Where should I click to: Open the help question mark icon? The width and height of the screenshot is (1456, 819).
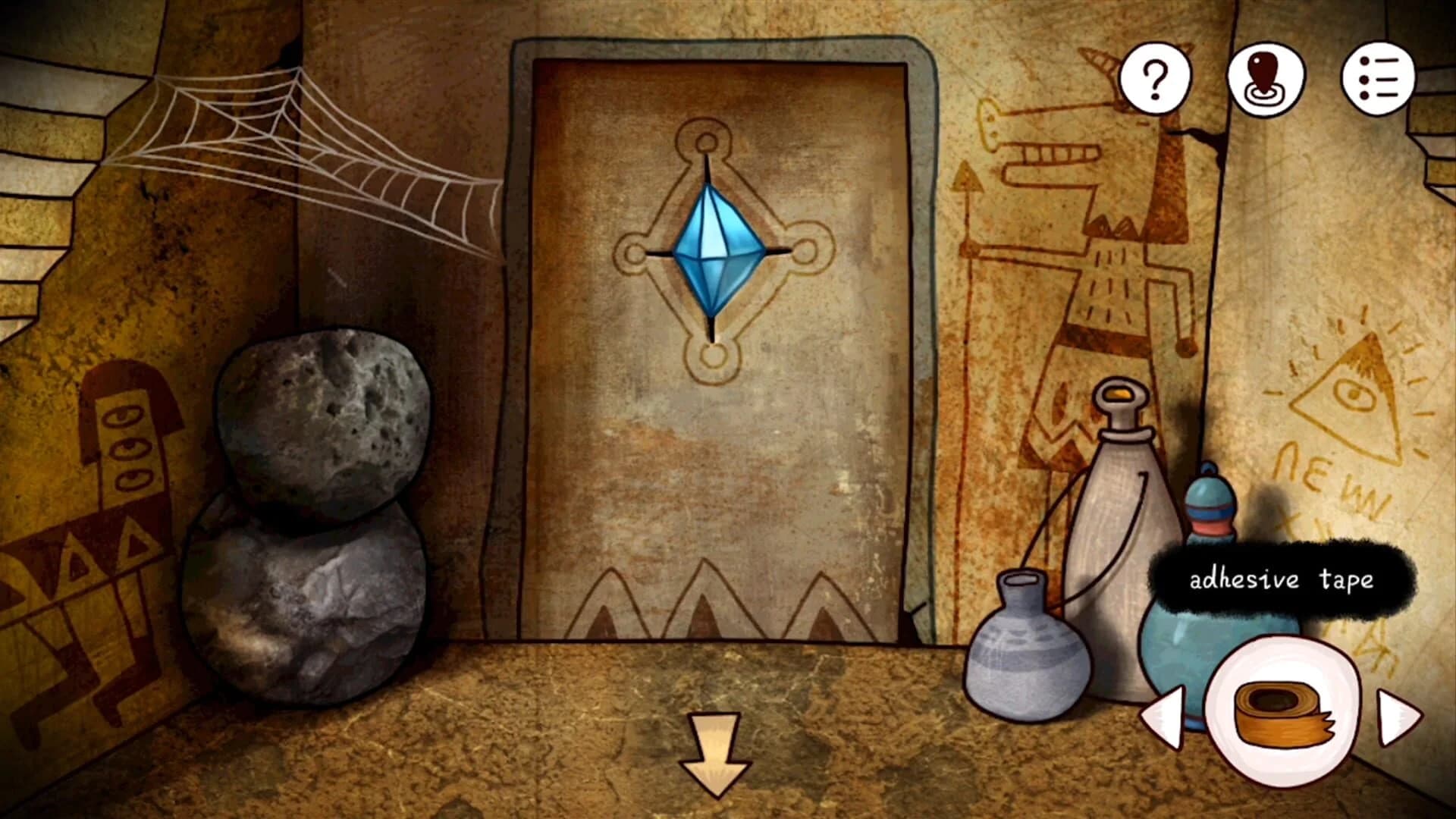pyautogui.click(x=1153, y=79)
